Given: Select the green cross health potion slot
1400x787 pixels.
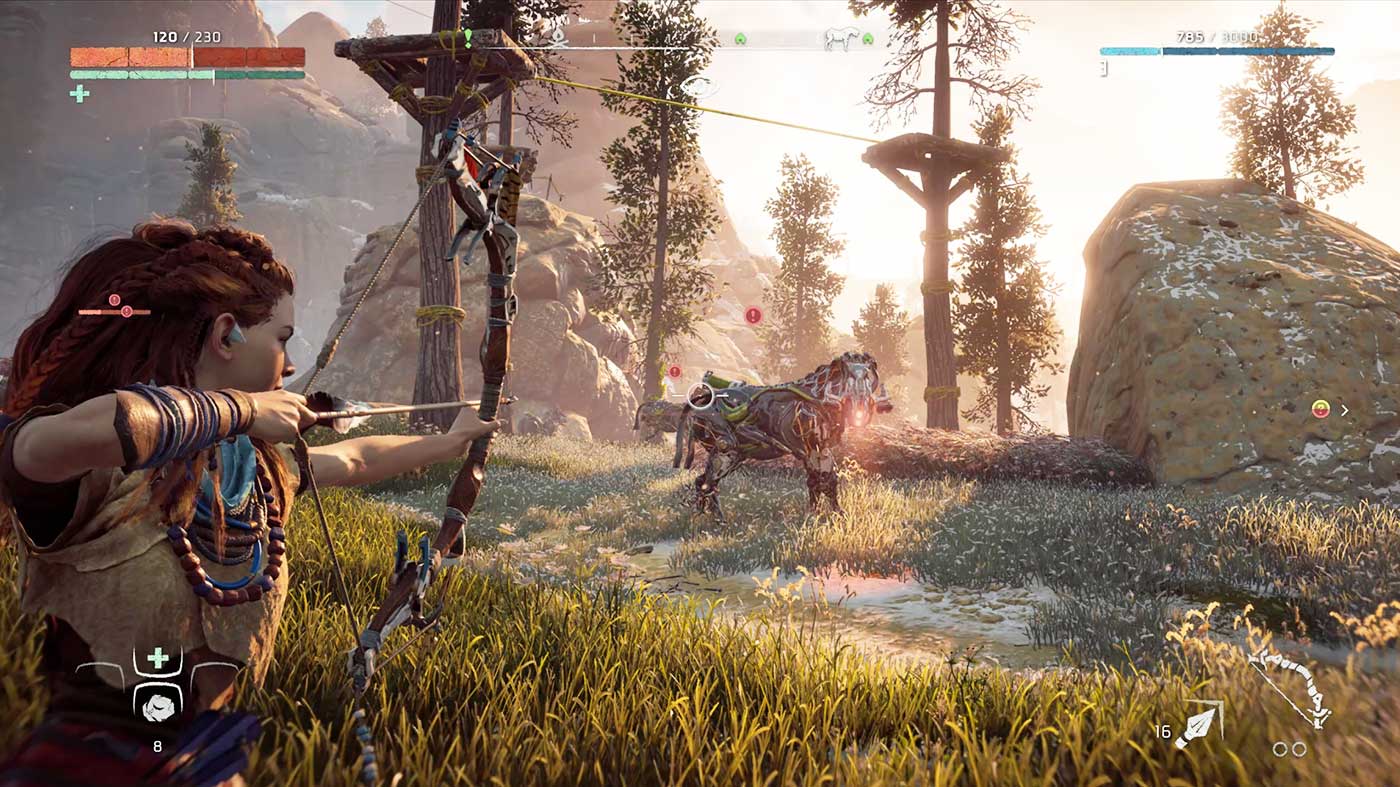Looking at the screenshot, I should pos(158,658).
